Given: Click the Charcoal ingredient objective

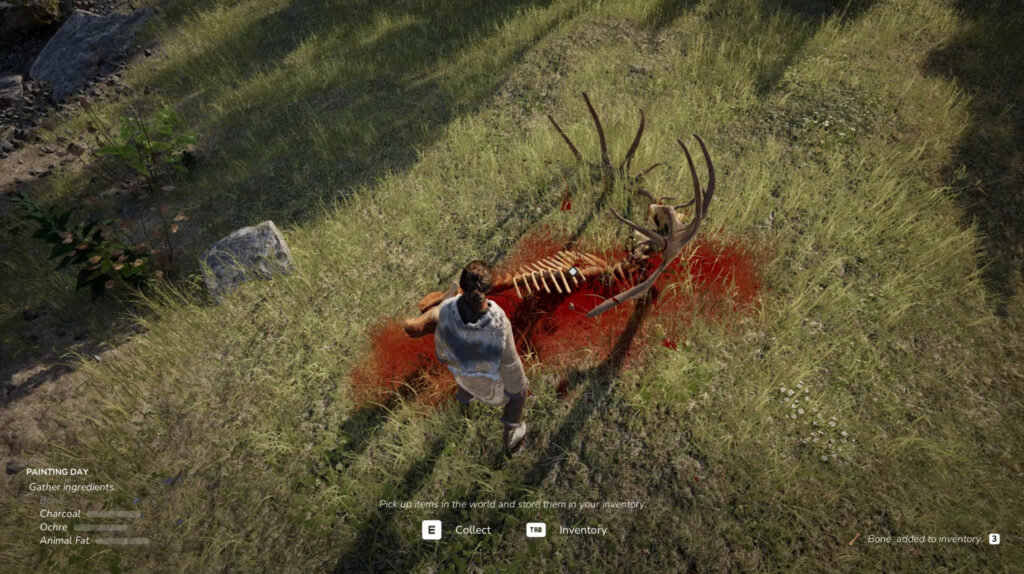Looking at the screenshot, I should (x=60, y=514).
